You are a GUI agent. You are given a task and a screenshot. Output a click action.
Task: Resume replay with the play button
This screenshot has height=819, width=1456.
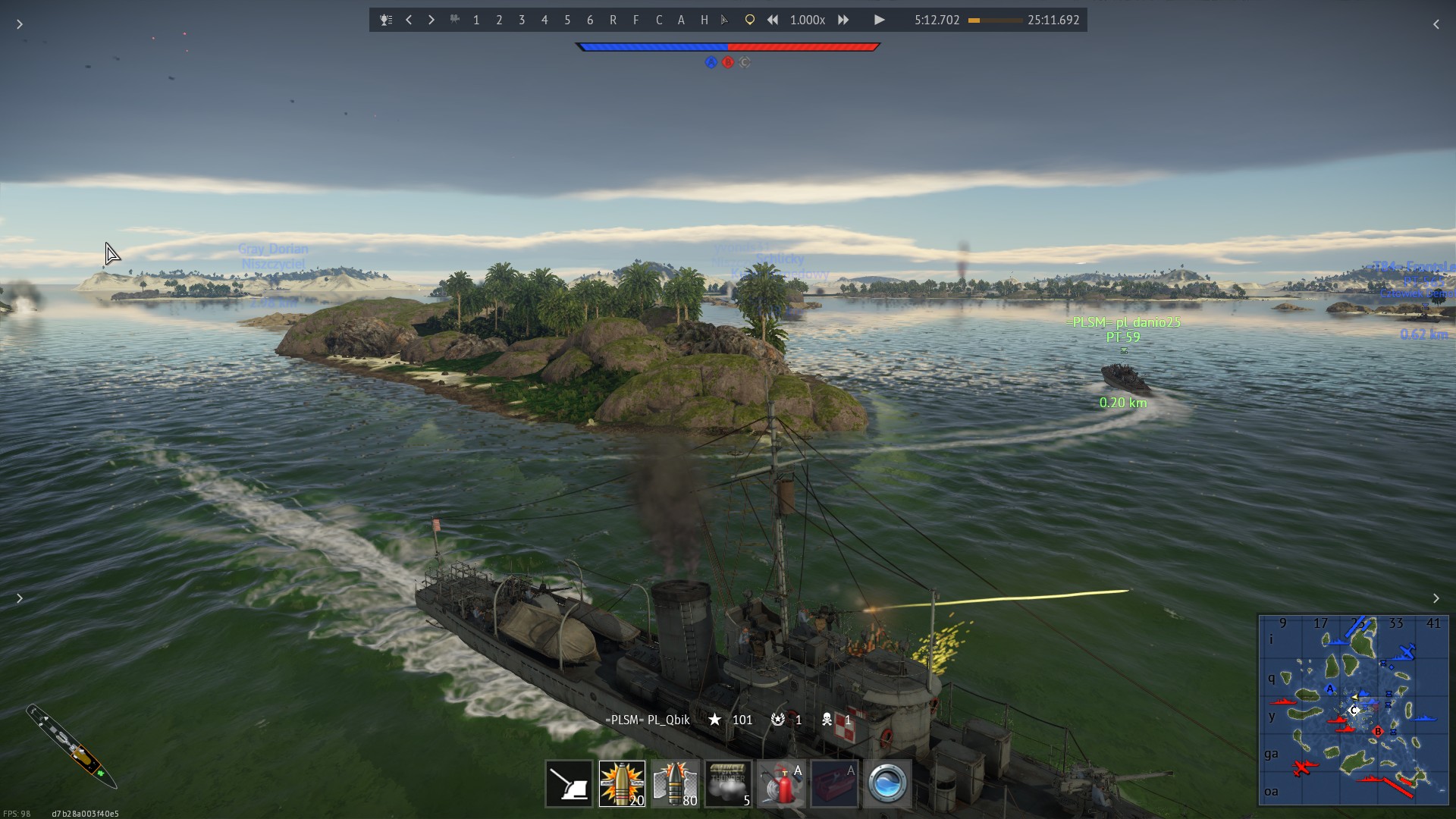879,20
